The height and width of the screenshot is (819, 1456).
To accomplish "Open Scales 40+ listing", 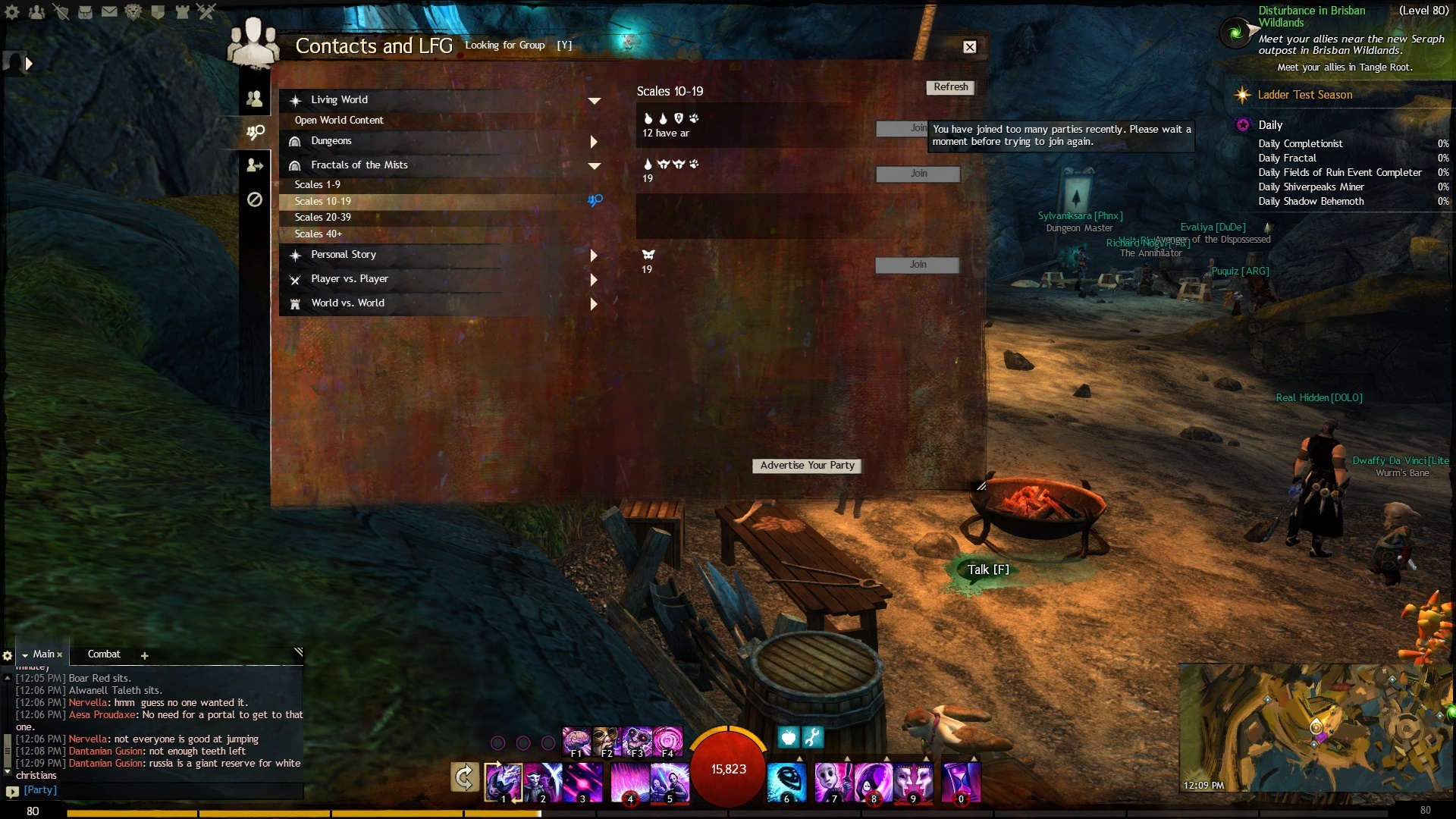I will [318, 234].
